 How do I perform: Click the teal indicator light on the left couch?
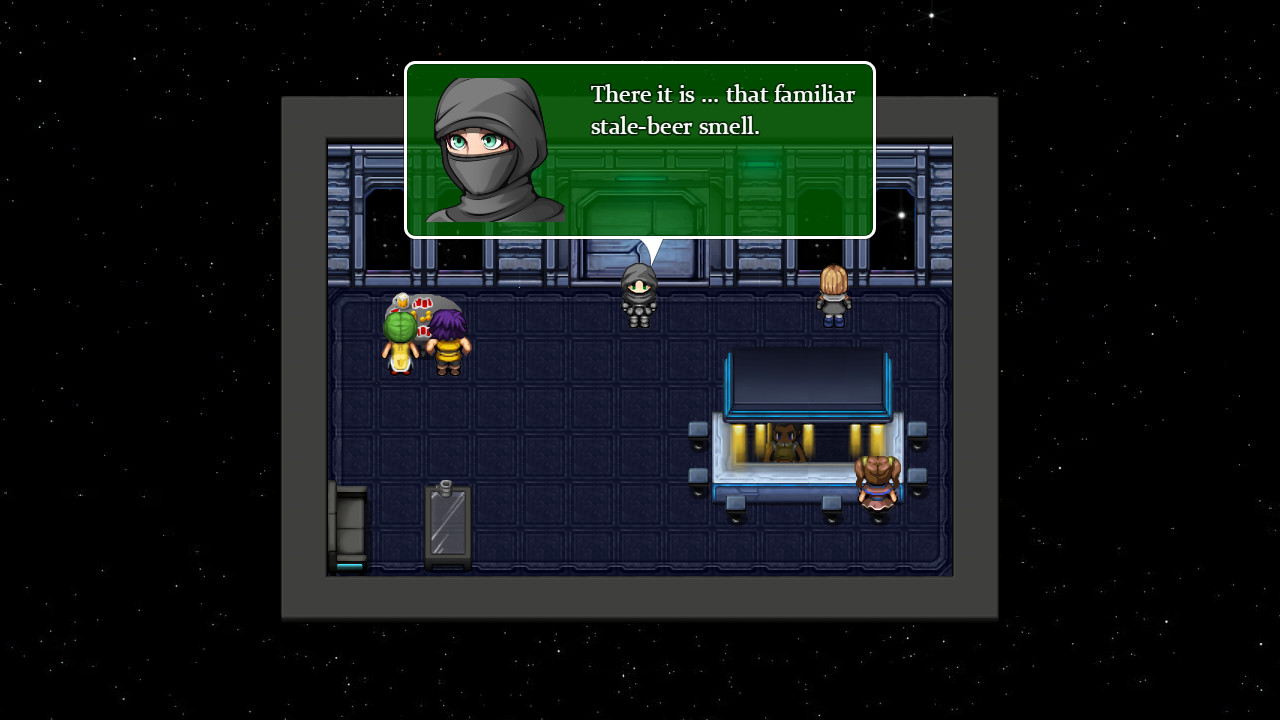(349, 567)
